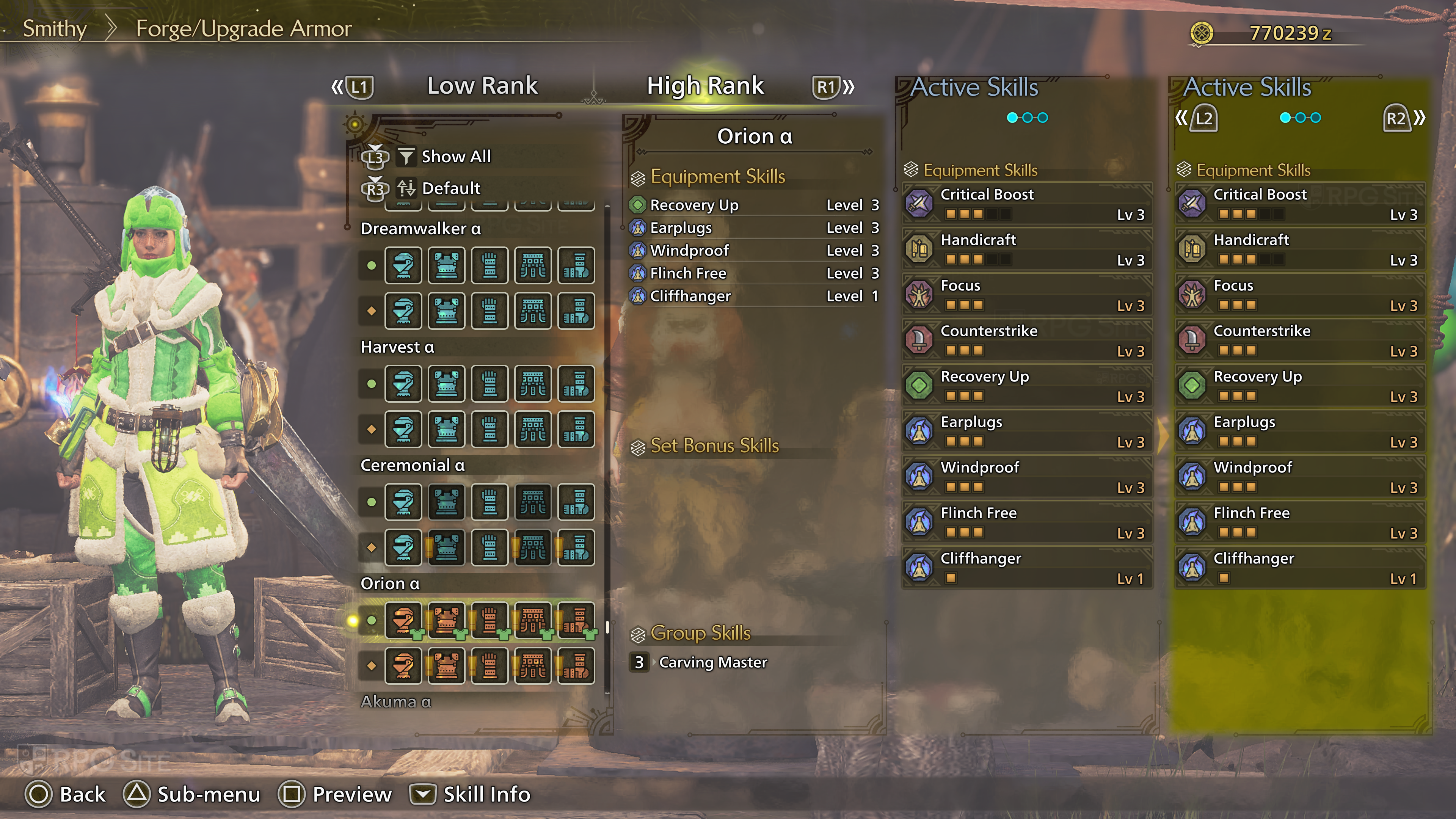Pick the Harvest α top row chest piece
This screenshot has width=1456, height=819.
[x=447, y=384]
